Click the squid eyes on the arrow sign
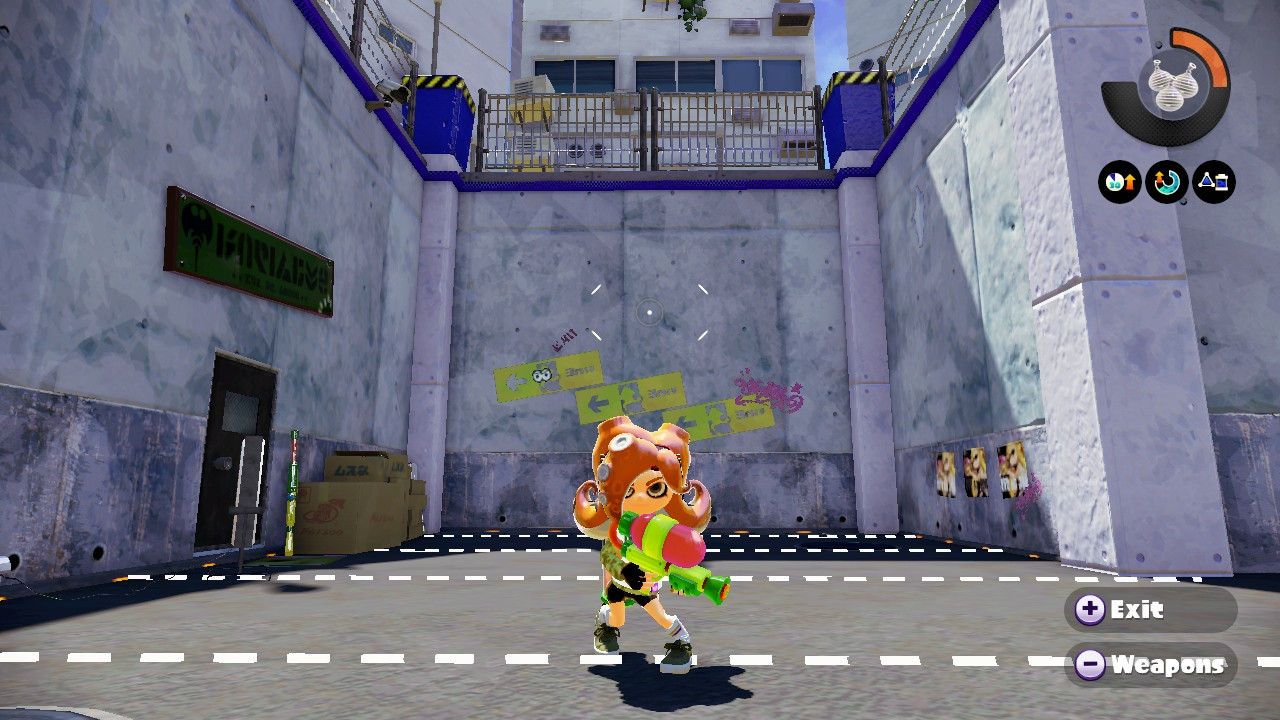Image resolution: width=1280 pixels, height=720 pixels. click(541, 372)
